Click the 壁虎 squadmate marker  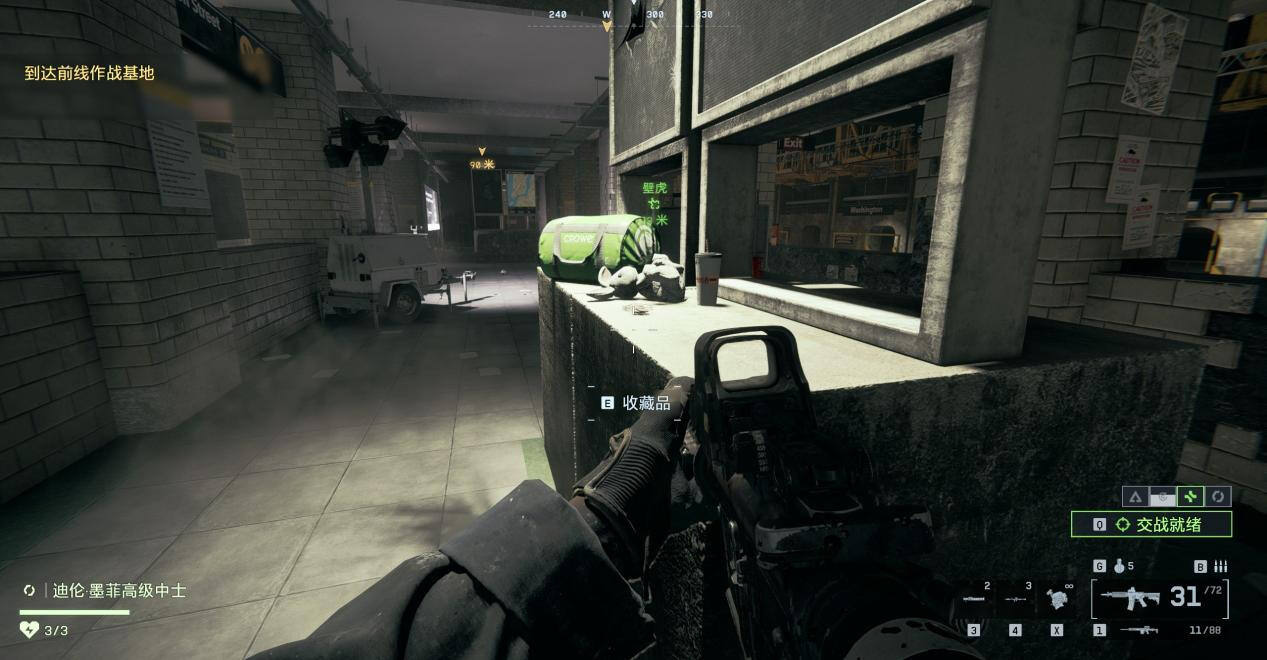pyautogui.click(x=654, y=188)
